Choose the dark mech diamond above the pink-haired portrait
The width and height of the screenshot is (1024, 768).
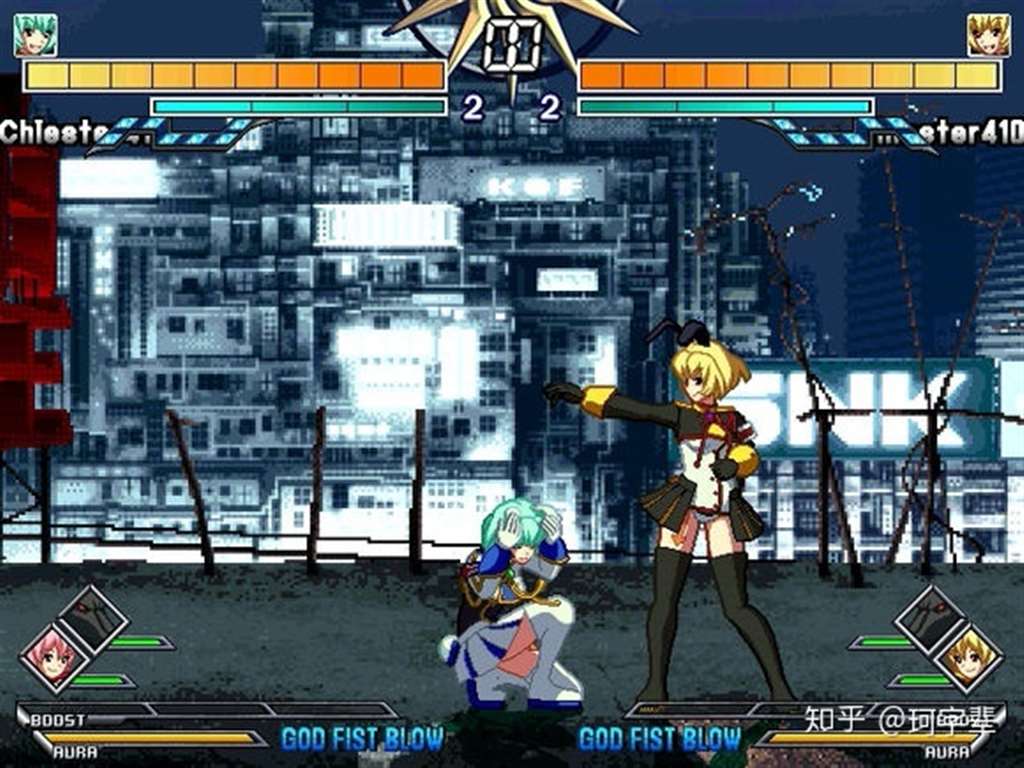92,619
